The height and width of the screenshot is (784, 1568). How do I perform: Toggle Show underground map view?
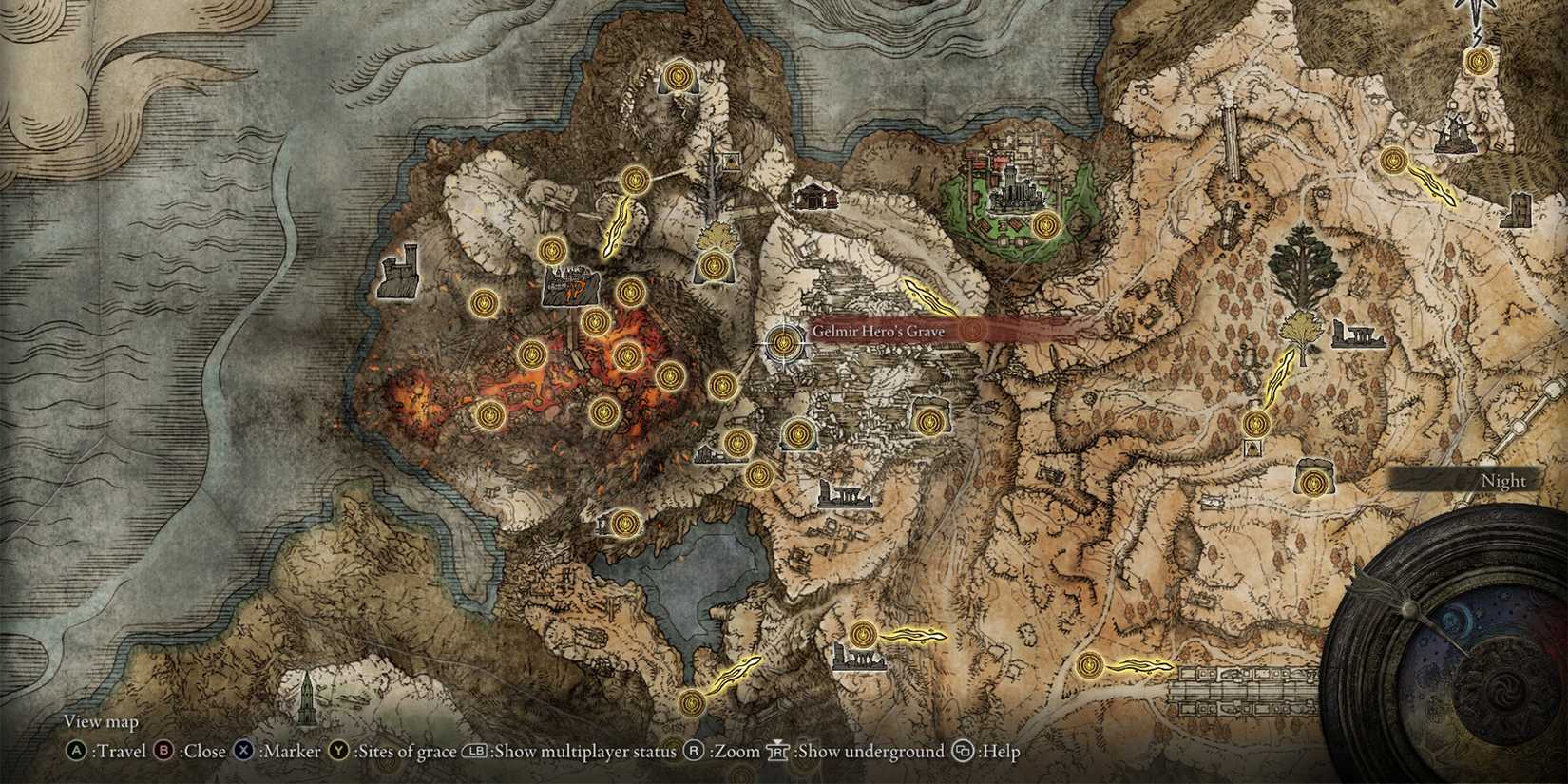(777, 751)
